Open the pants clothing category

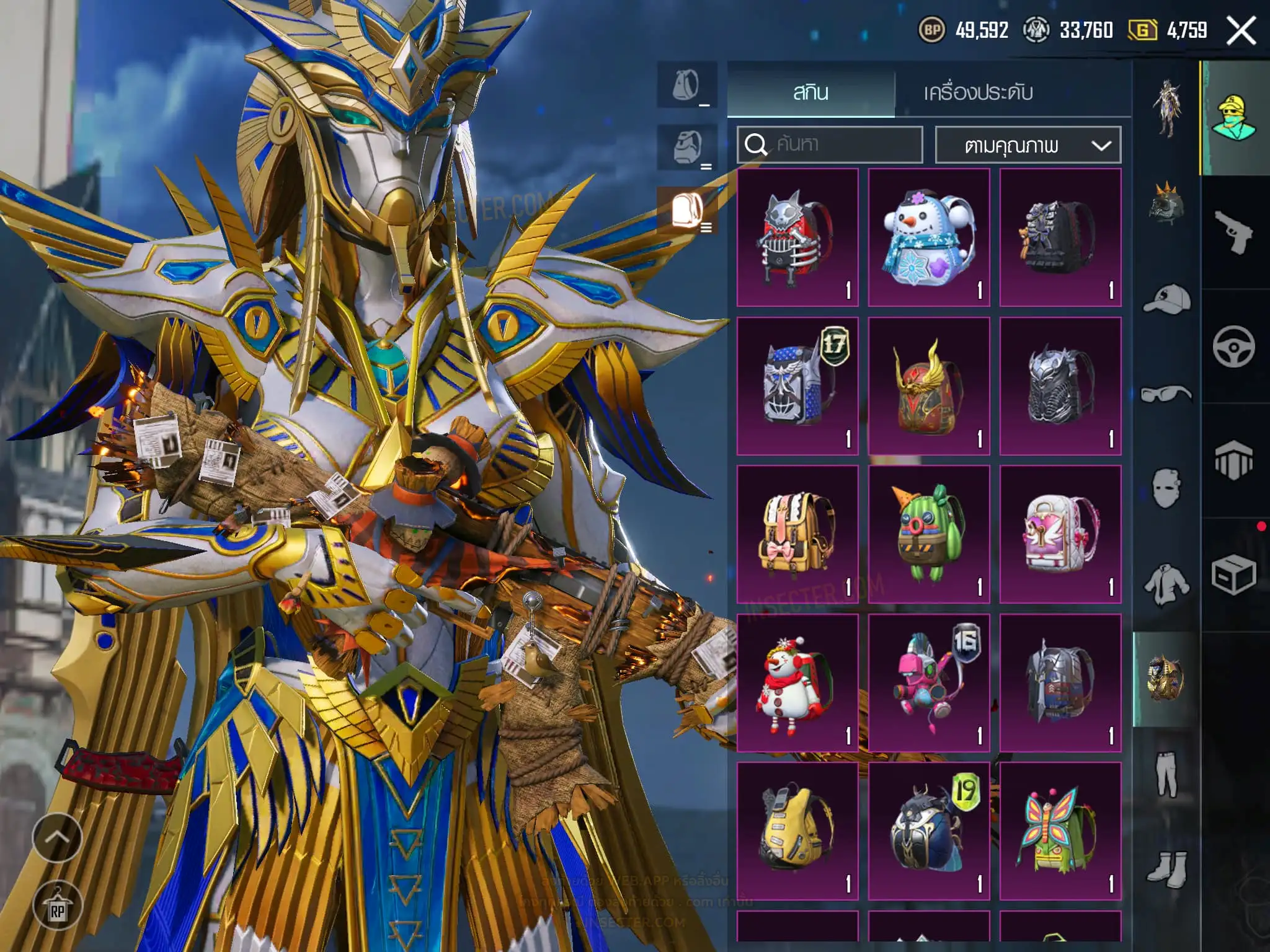(x=1166, y=773)
